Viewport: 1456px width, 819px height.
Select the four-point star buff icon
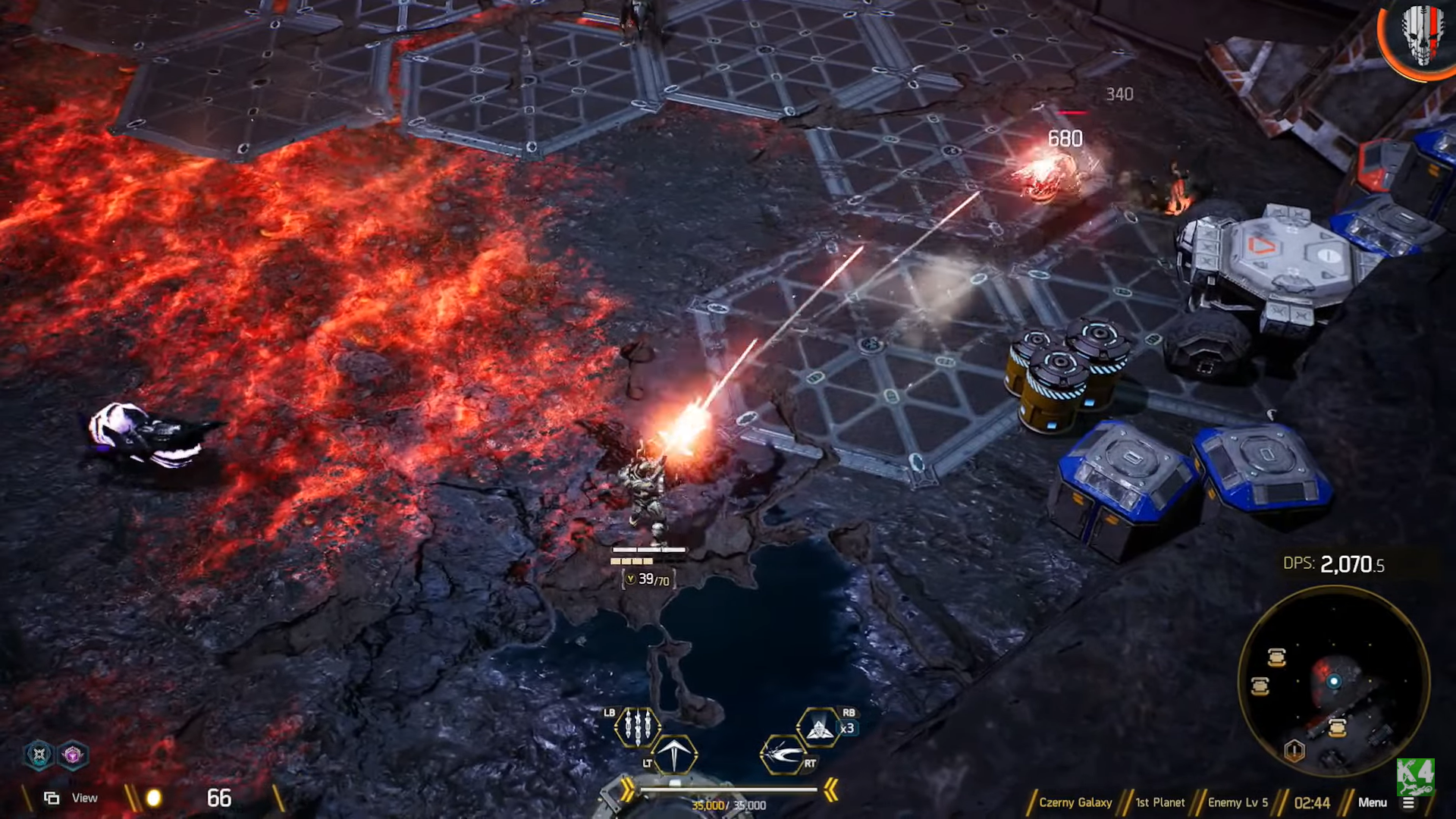(x=39, y=755)
